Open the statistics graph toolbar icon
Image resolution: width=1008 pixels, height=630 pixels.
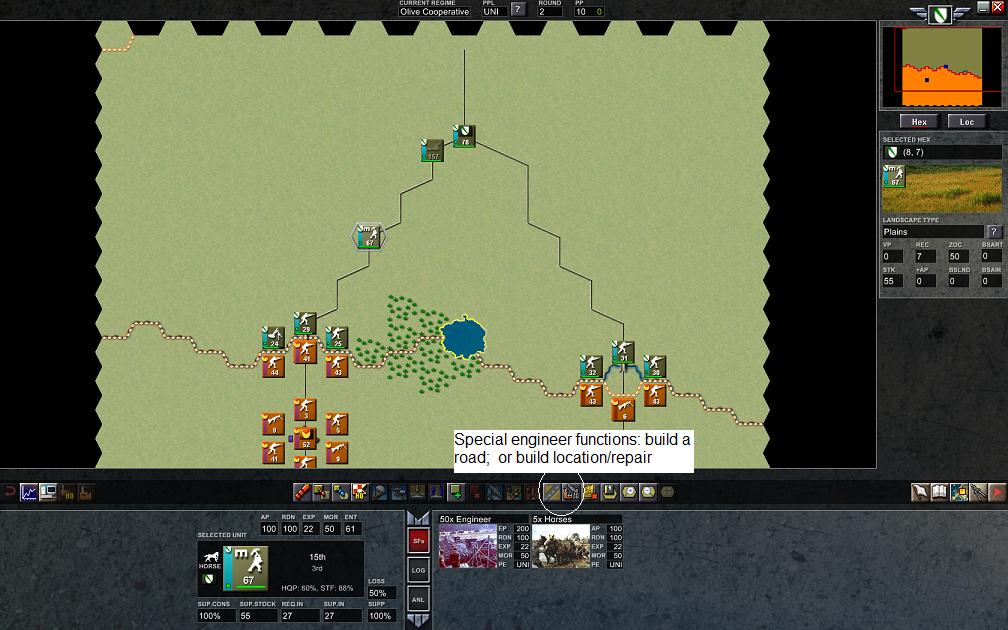29,492
